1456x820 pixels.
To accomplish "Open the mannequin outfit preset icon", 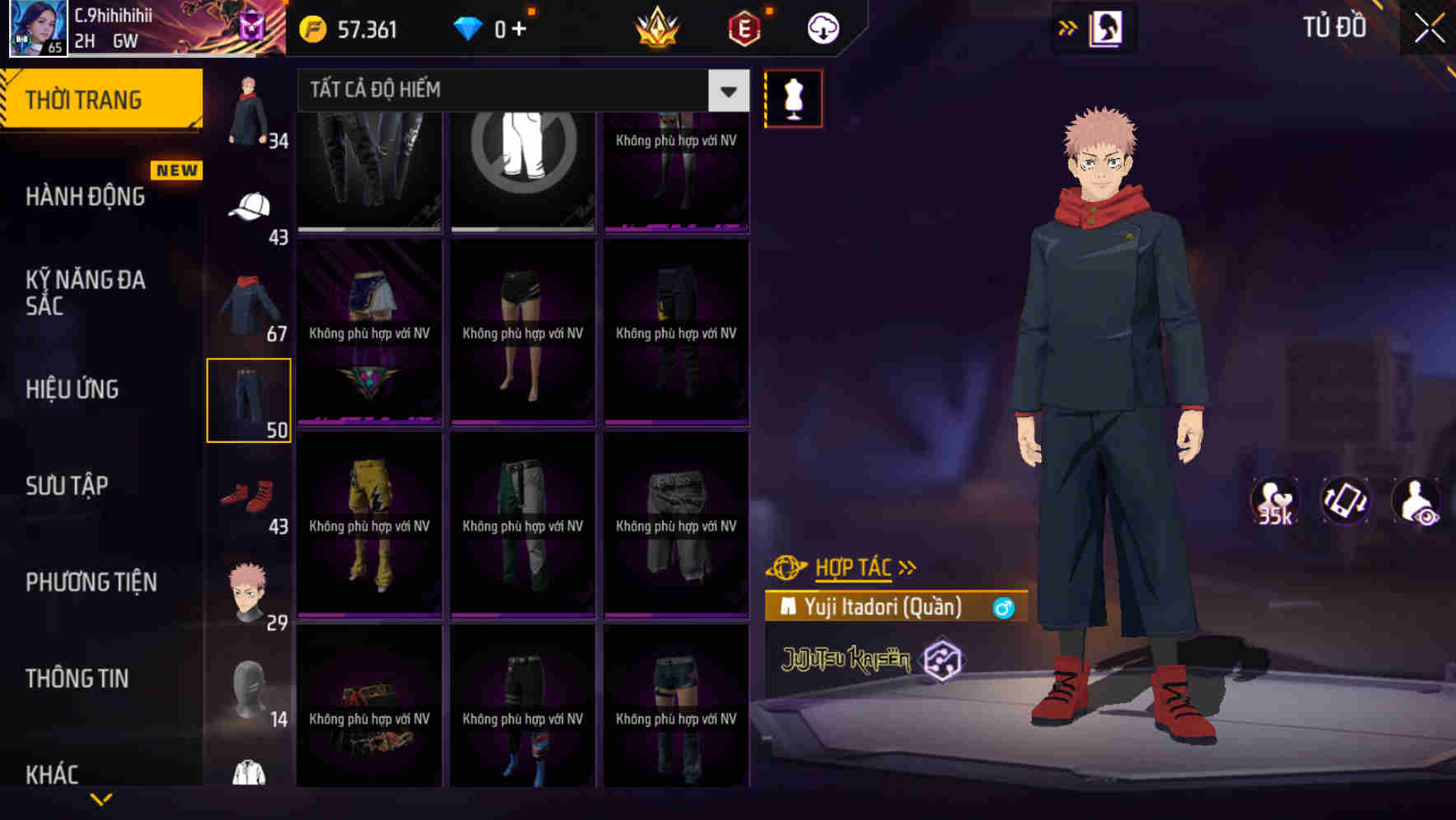I will click(792, 97).
